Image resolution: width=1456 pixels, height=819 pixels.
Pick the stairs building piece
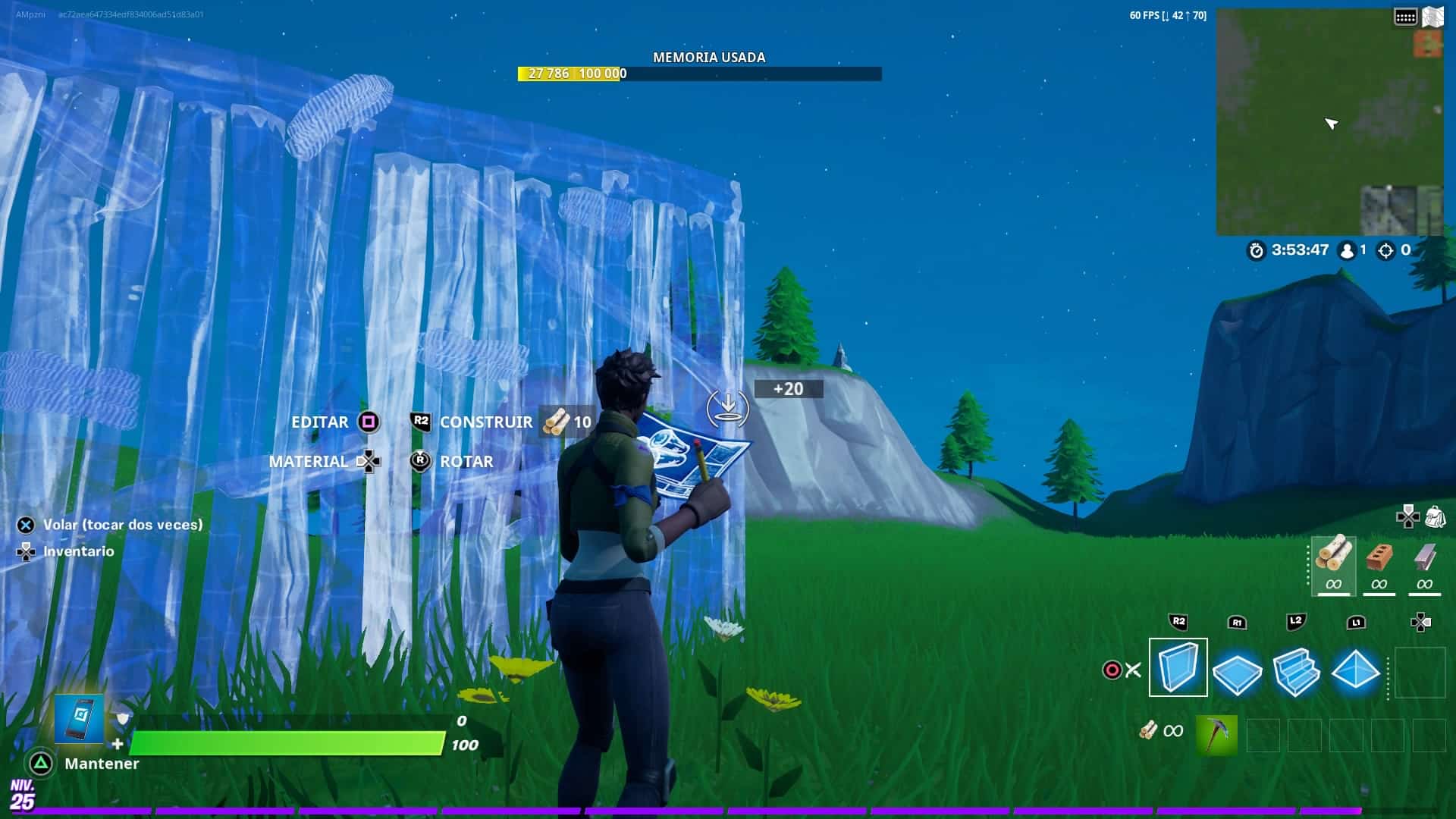coord(1296,671)
